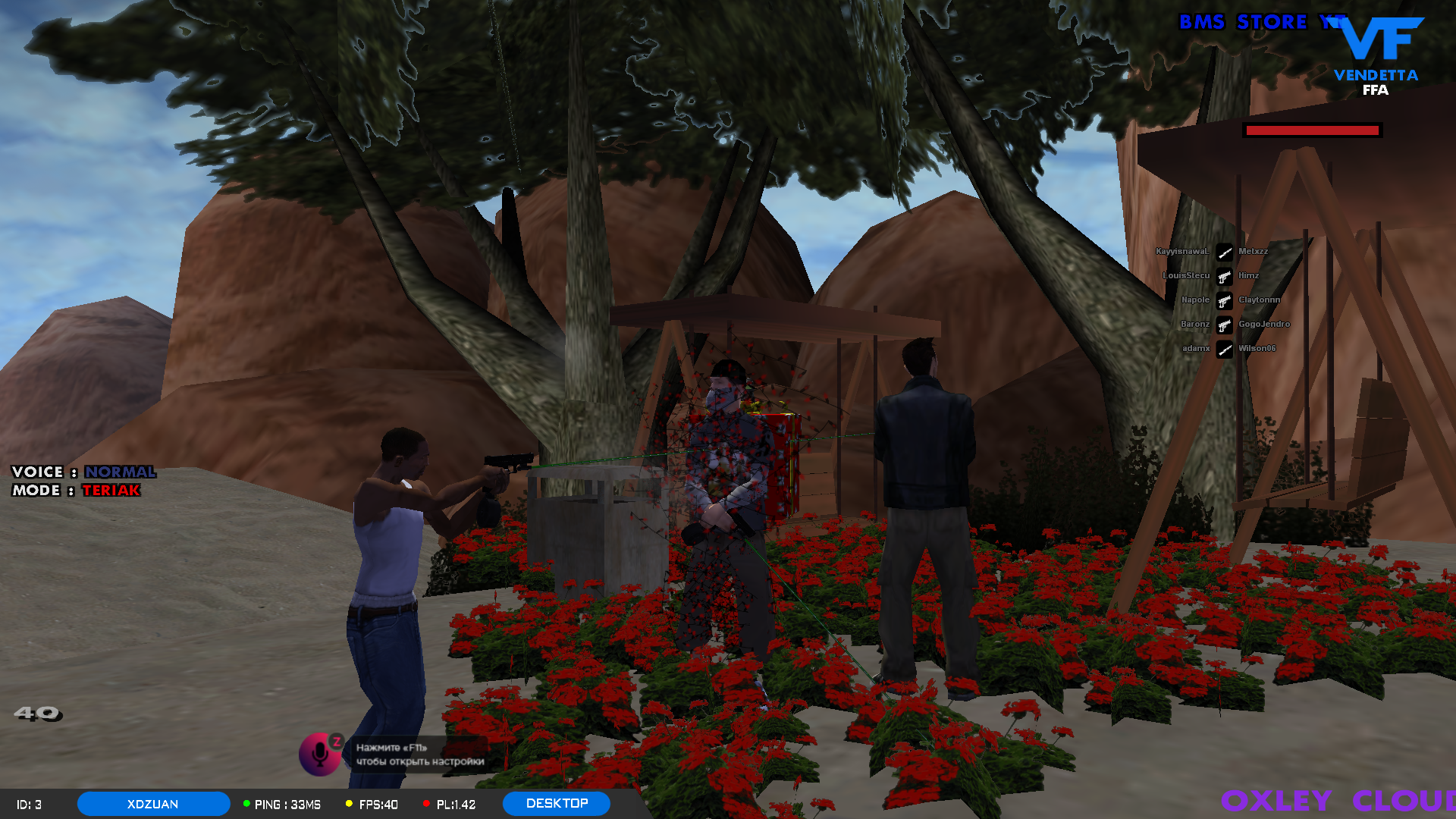Click the Deagle icon between Napole and Claytonnn
This screenshot has width=1456, height=819.
1225,300
